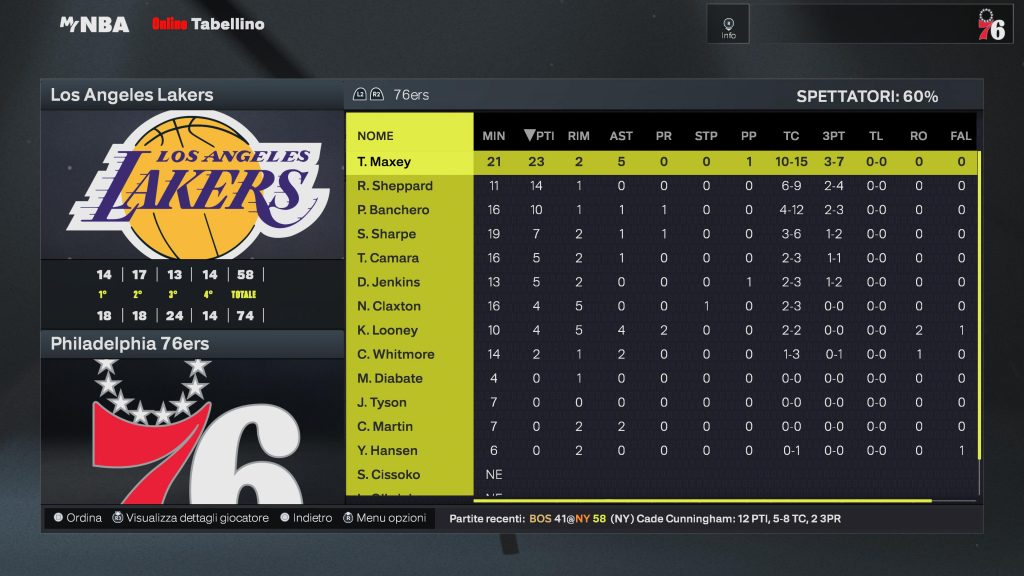The width and height of the screenshot is (1024, 576).
Task: Go back with the Indietro option
Action: (306, 518)
